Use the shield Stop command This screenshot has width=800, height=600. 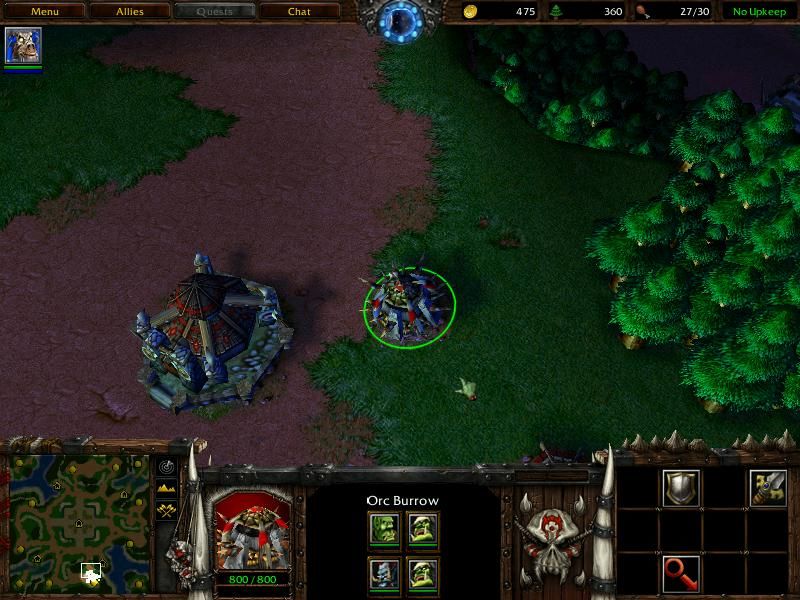tap(682, 488)
